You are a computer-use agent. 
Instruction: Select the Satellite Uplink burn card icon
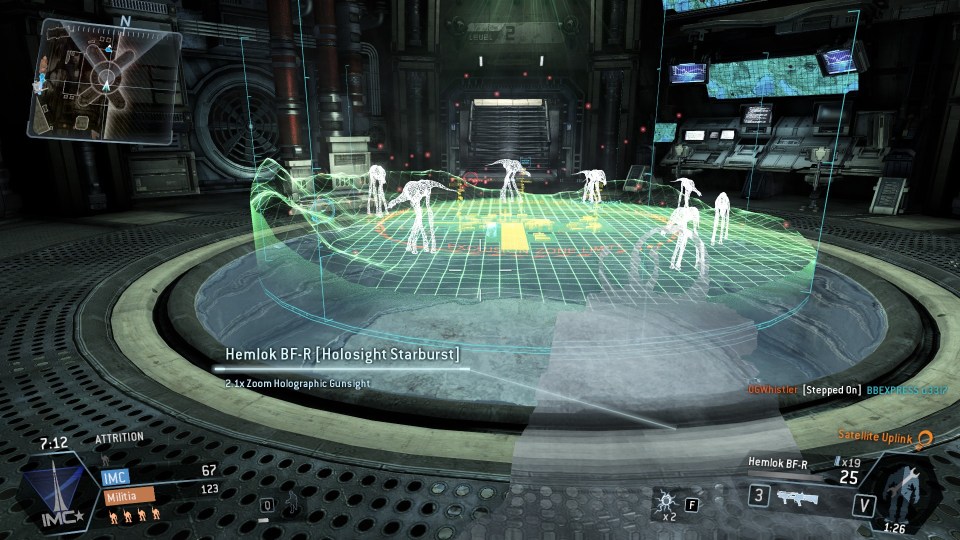tap(925, 440)
